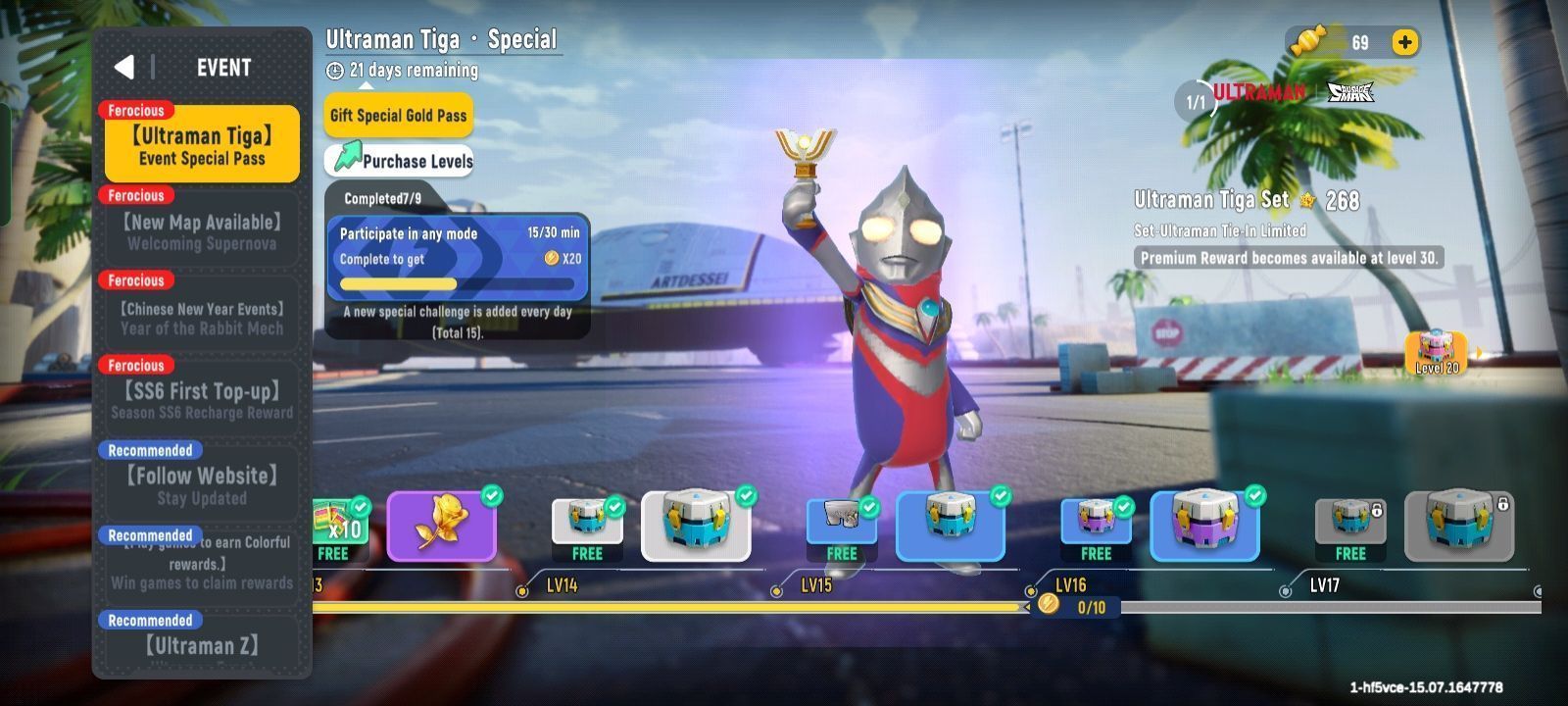Select Ultraman Tiga Event Special Pass tab
The width and height of the screenshot is (1568, 706).
click(202, 145)
